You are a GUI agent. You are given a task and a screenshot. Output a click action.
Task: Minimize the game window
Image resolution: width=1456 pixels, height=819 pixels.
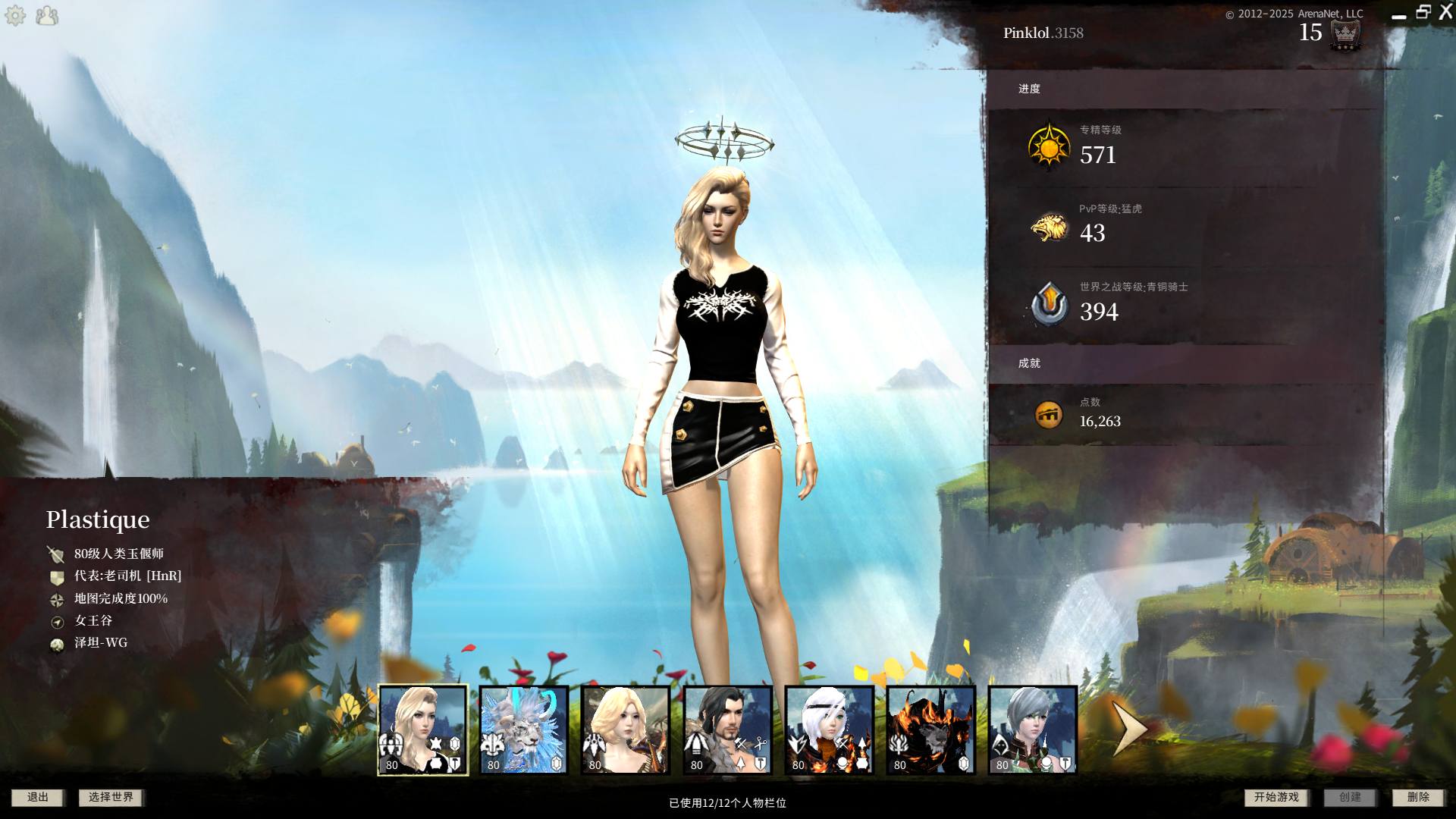1399,15
